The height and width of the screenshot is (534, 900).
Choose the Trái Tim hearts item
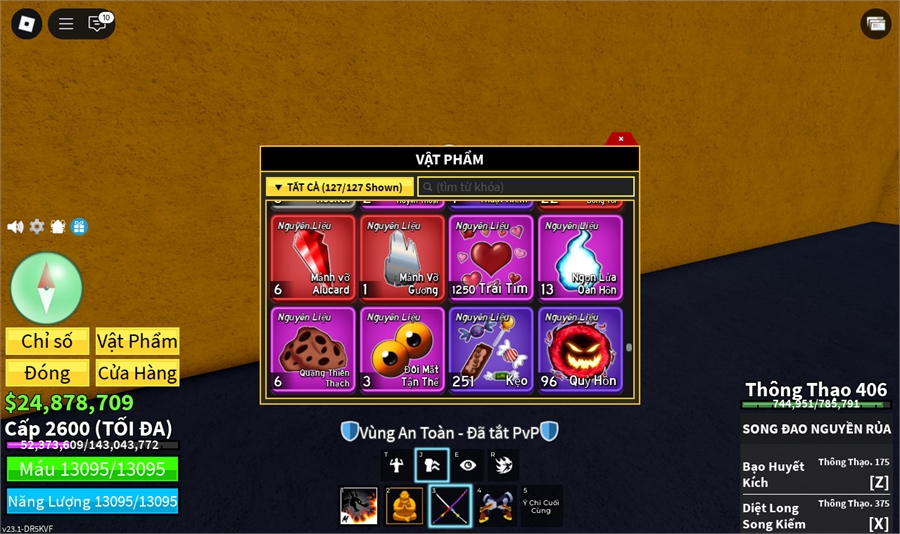[x=492, y=258]
